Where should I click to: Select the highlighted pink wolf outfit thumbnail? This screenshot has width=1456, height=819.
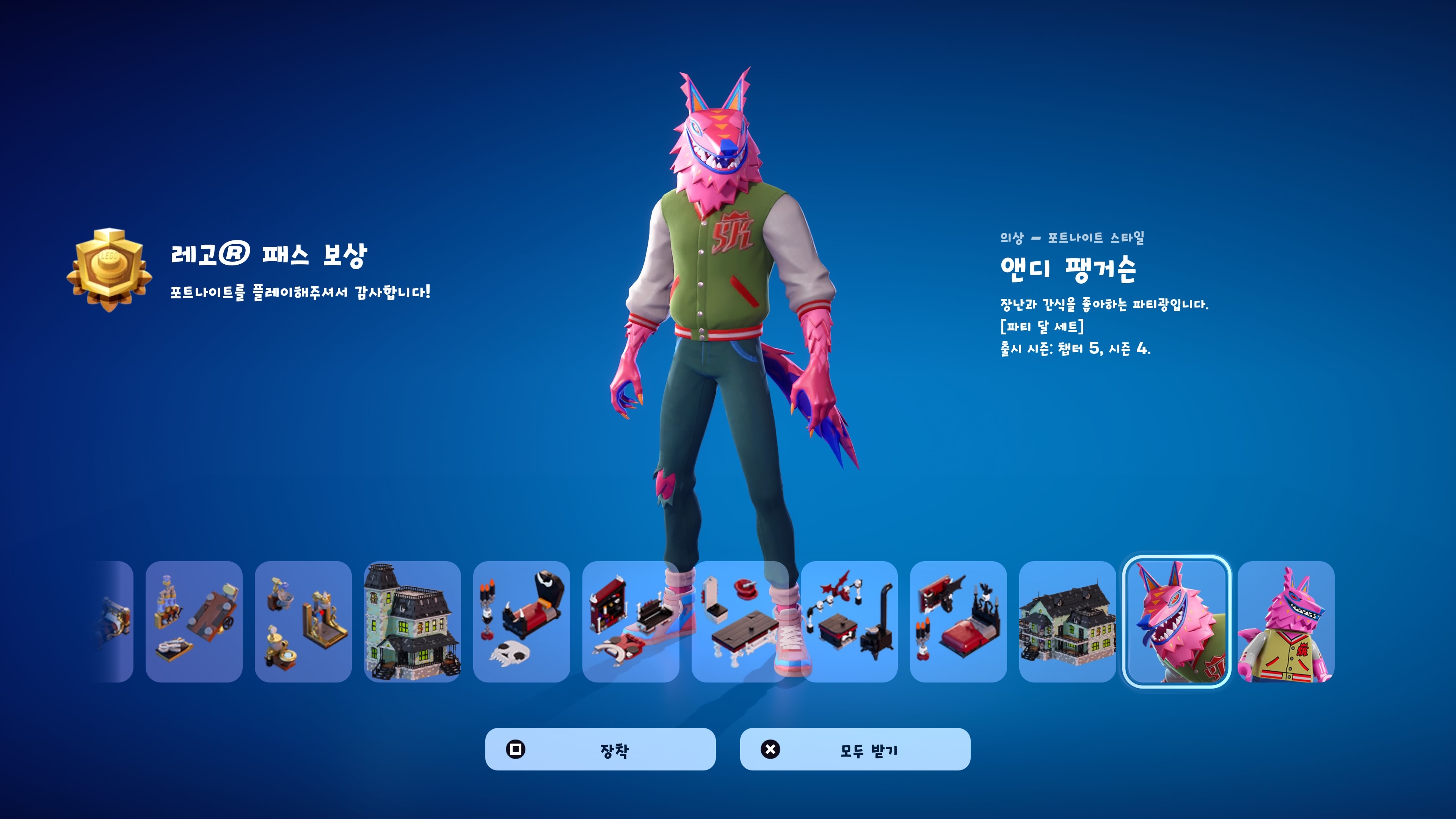coord(1176,622)
